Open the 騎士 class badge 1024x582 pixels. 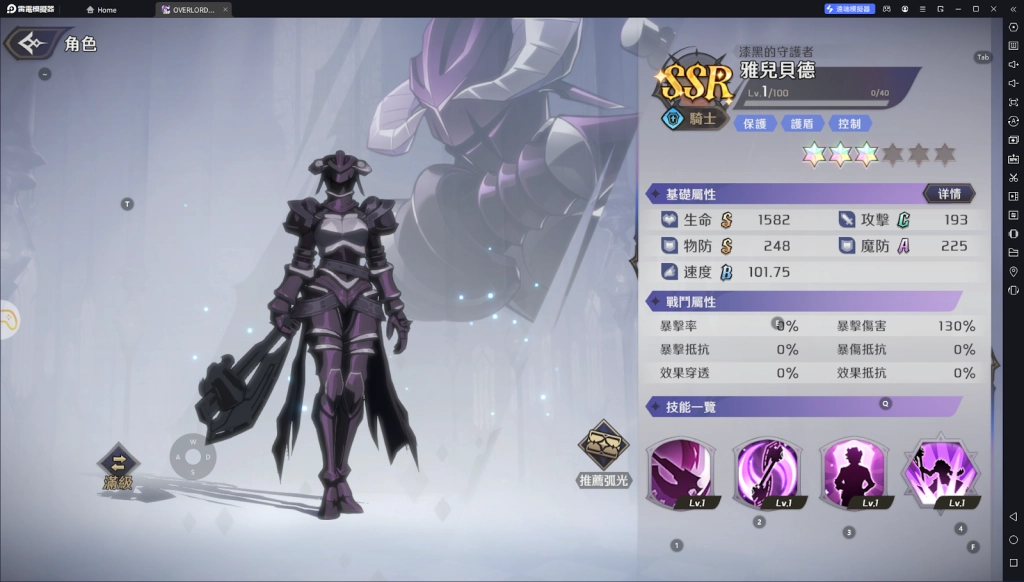[x=692, y=119]
